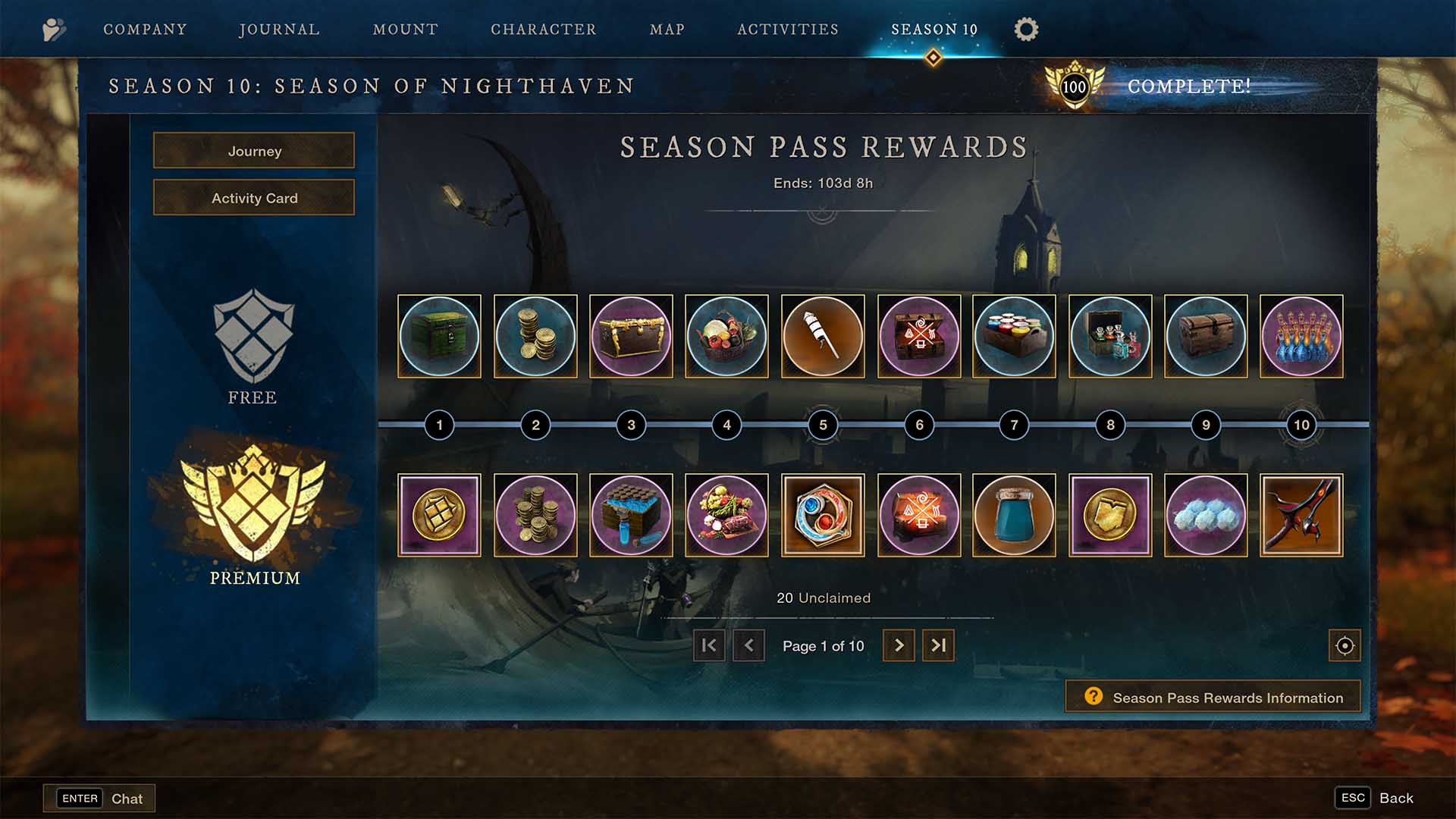Open the Journey panel
This screenshot has height=819, width=1456.
[253, 151]
